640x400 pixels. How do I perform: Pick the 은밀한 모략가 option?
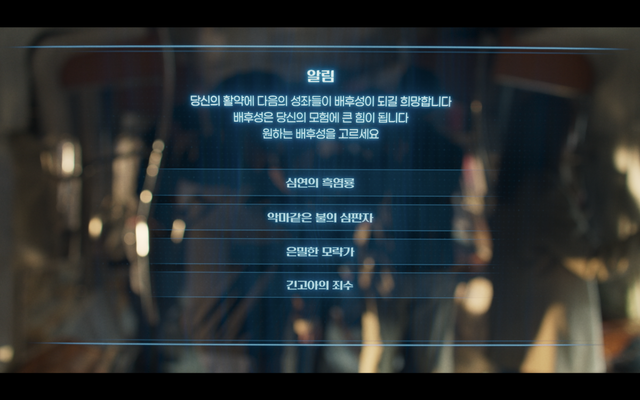coord(320,251)
